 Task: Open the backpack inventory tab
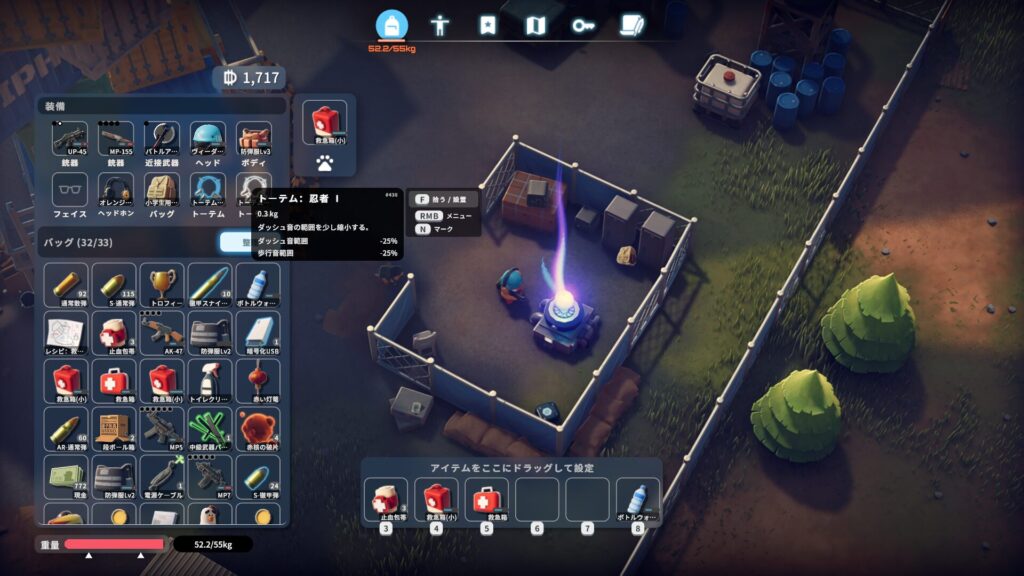tap(392, 25)
